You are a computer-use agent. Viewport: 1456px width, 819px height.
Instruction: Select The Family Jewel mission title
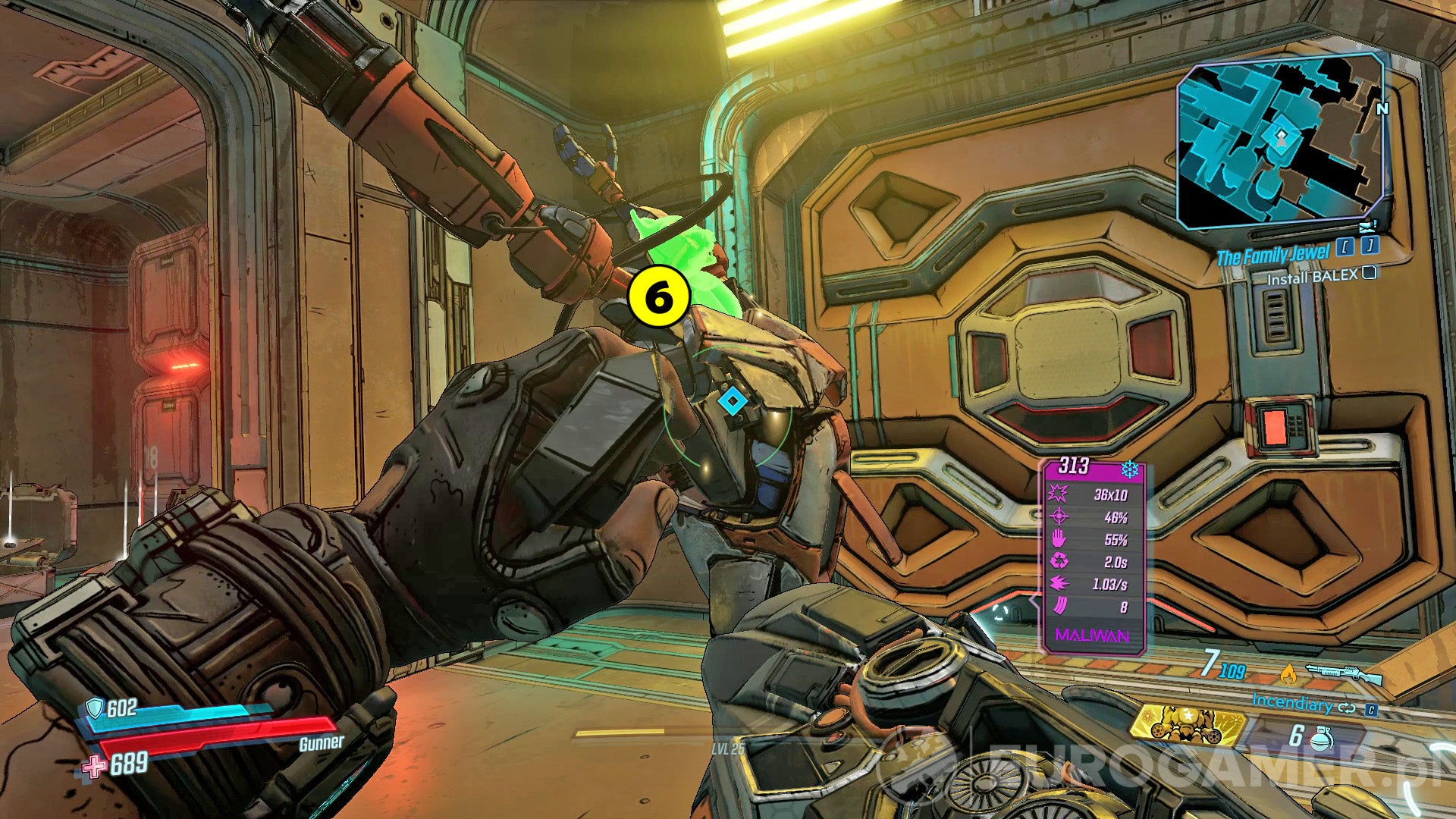(1275, 254)
